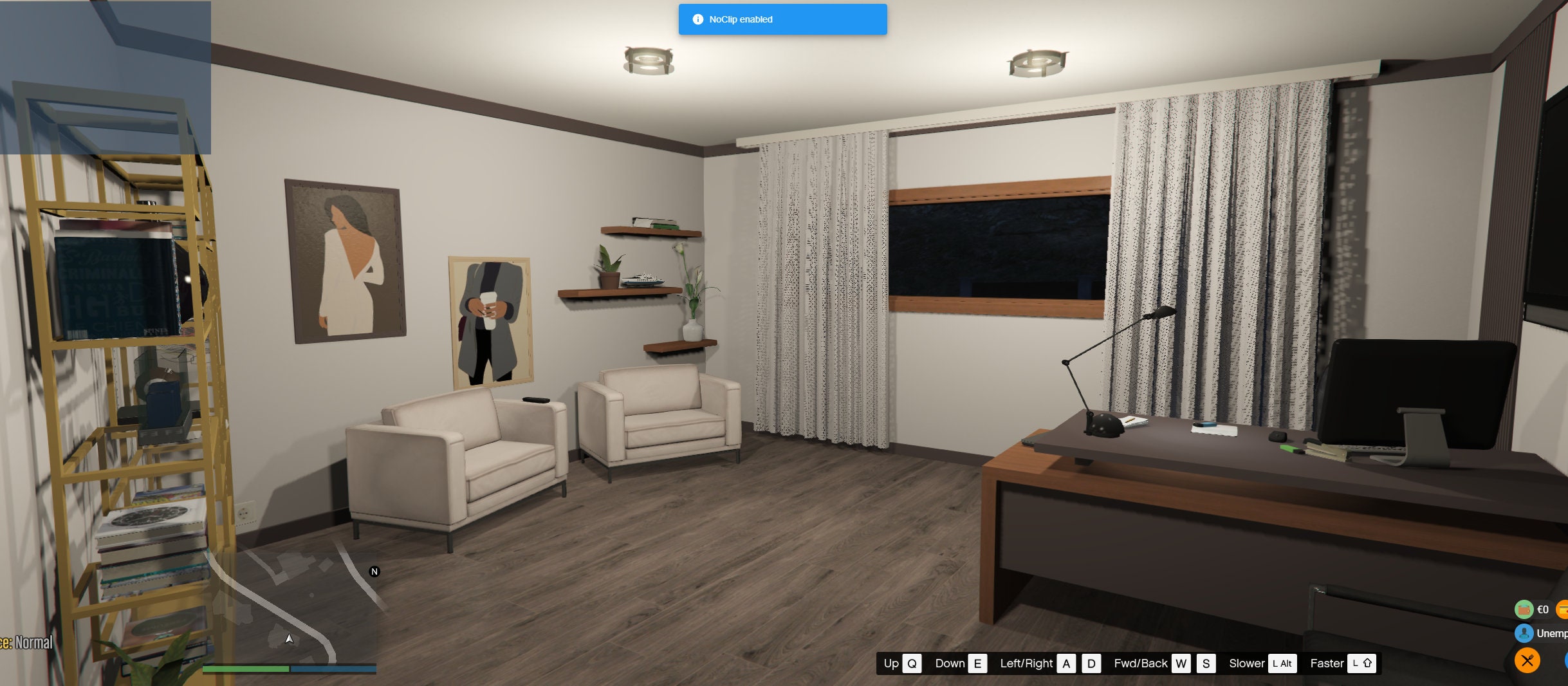
Task: Click the blue icon below the hunger indicator
Action: pos(1566,661)
